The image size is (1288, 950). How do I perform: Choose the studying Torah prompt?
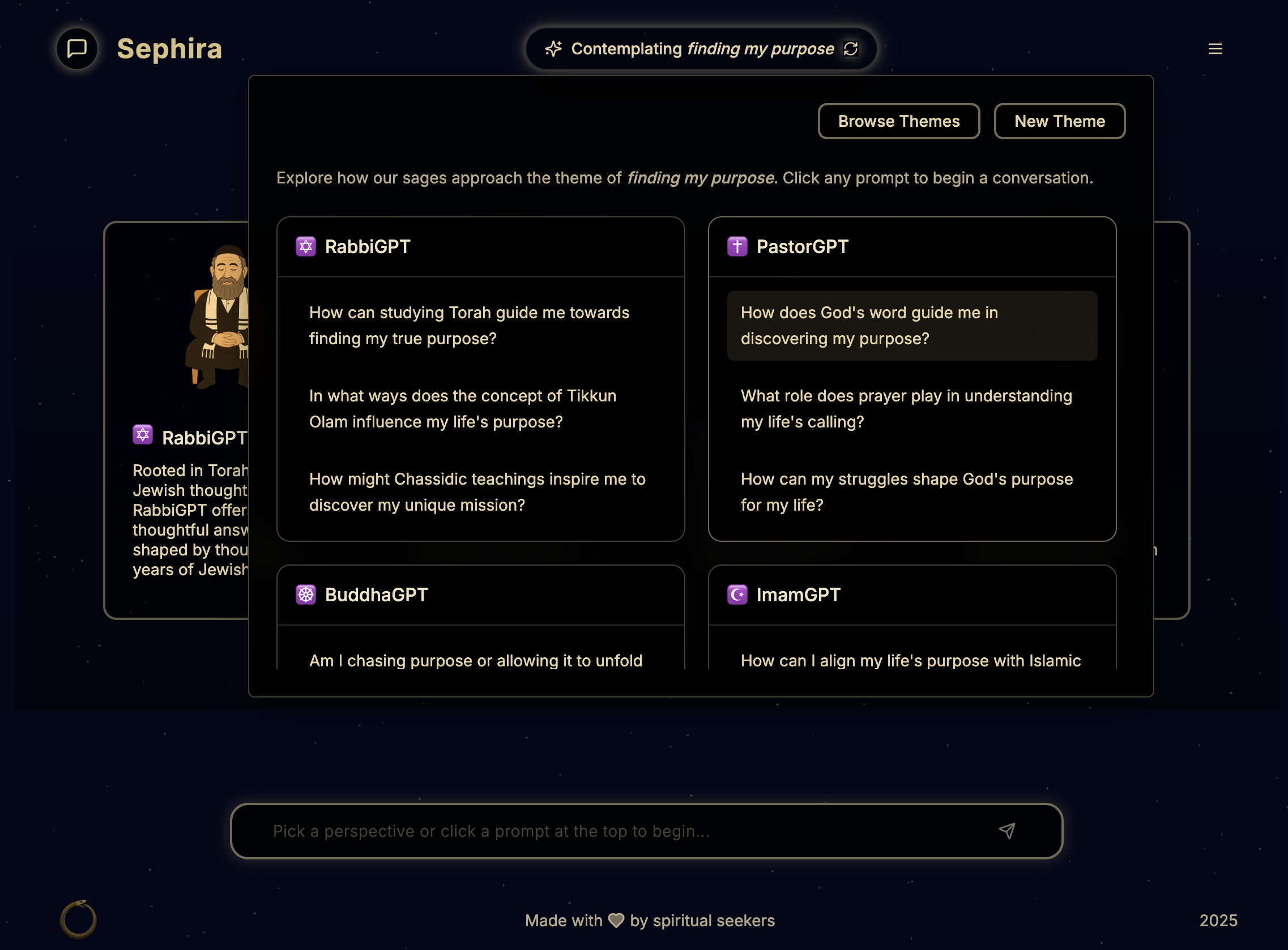(470, 326)
